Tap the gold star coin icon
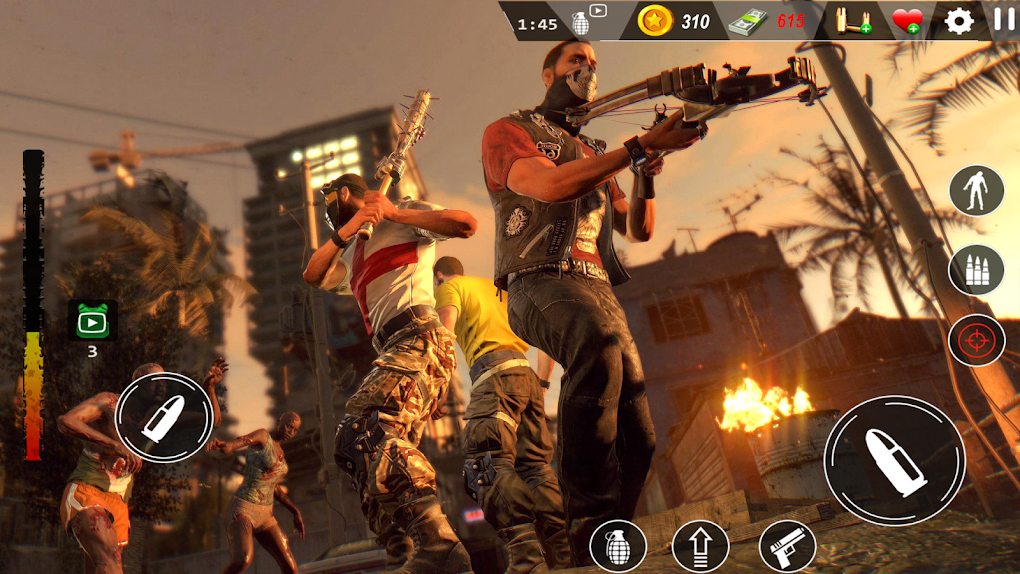This screenshot has width=1020, height=574. [655, 21]
